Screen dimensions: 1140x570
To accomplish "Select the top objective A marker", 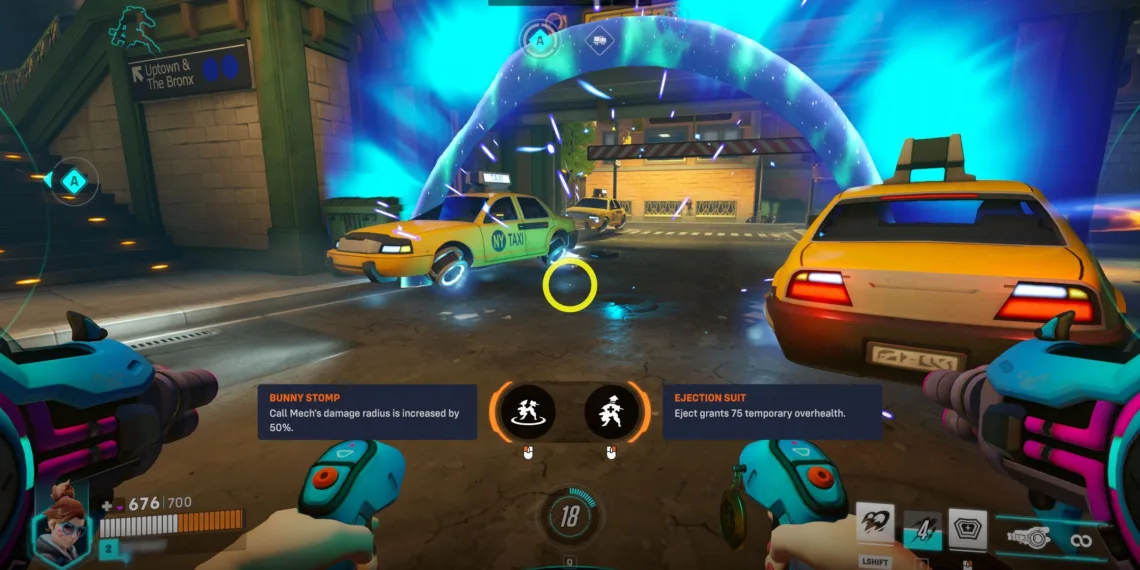I will [x=541, y=40].
